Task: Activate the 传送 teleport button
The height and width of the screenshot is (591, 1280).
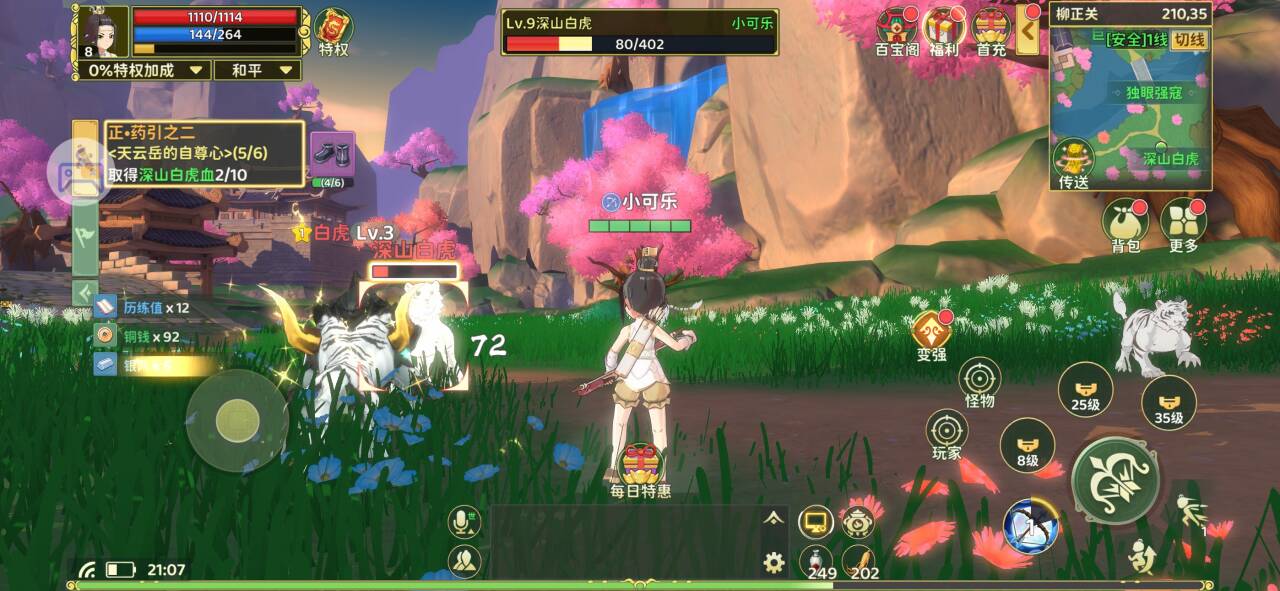Action: (1073, 162)
